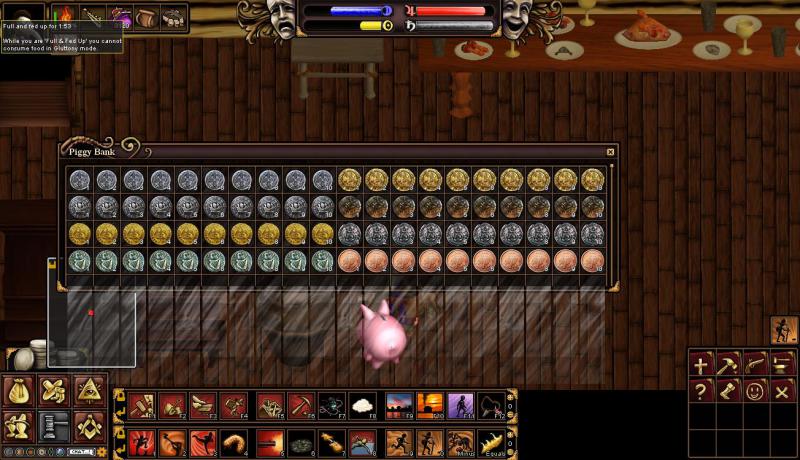The image size is (800, 460).
Task: Open the anvil crafting skill book
Action: pos(782,364)
